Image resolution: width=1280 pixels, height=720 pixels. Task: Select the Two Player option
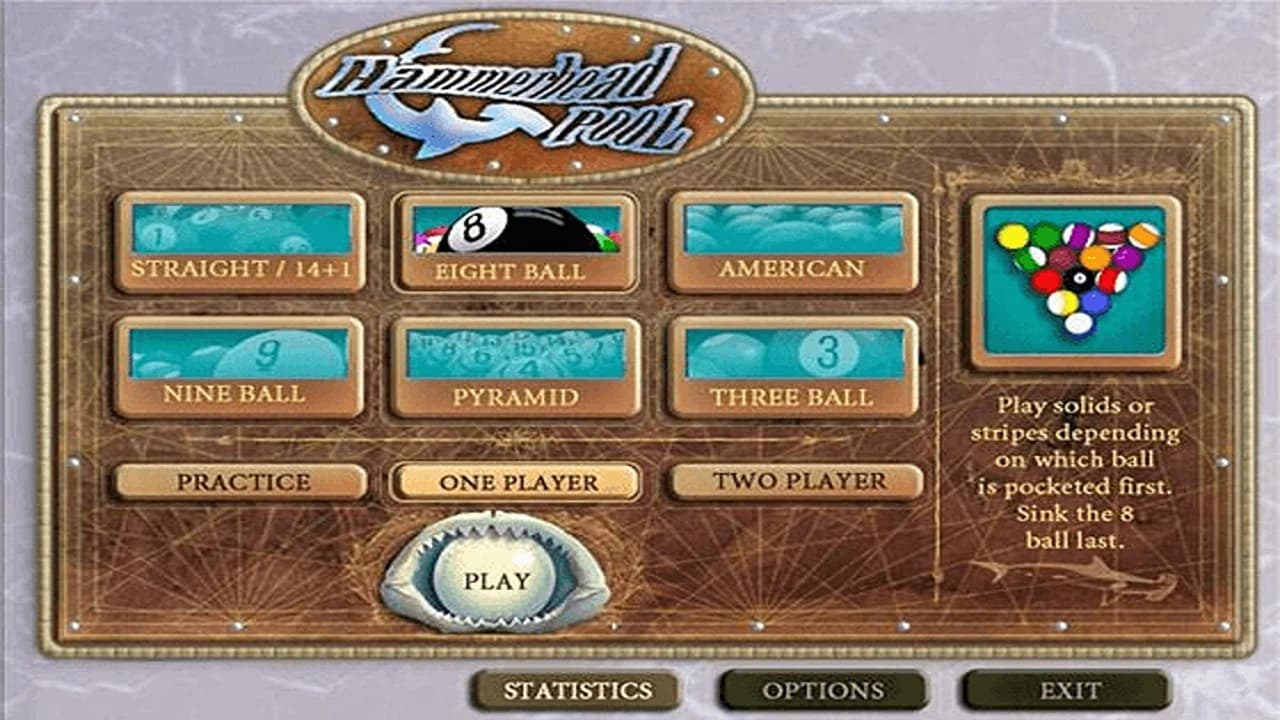(796, 482)
